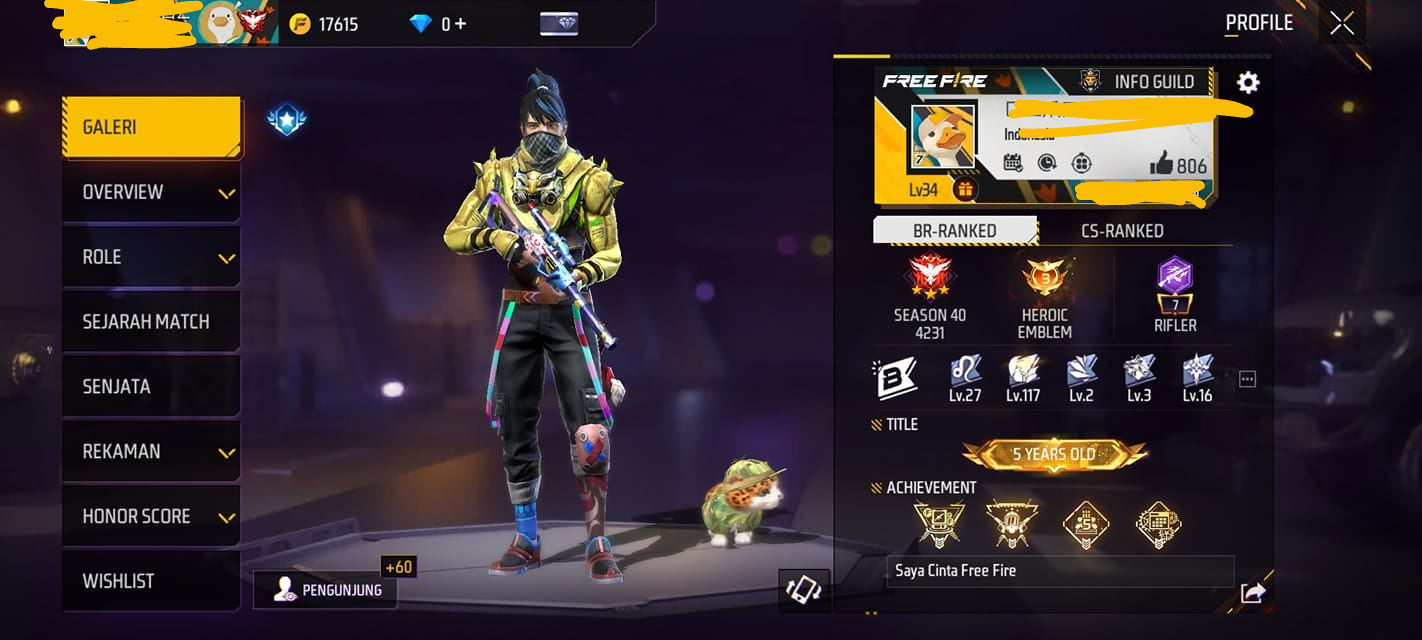Expand the Role section
The height and width of the screenshot is (640, 1422).
pyautogui.click(x=151, y=257)
